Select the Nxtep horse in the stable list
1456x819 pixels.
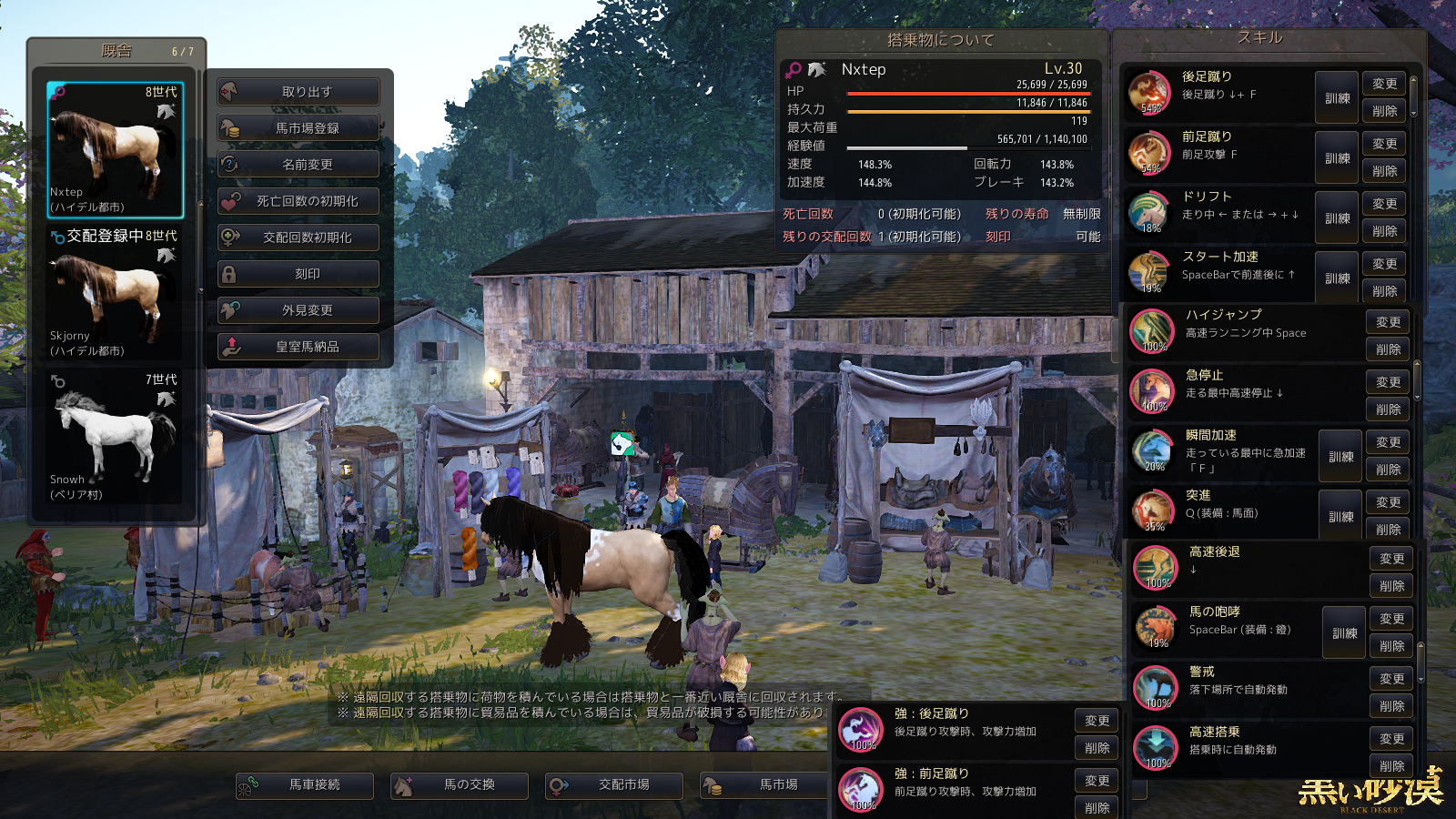116,150
